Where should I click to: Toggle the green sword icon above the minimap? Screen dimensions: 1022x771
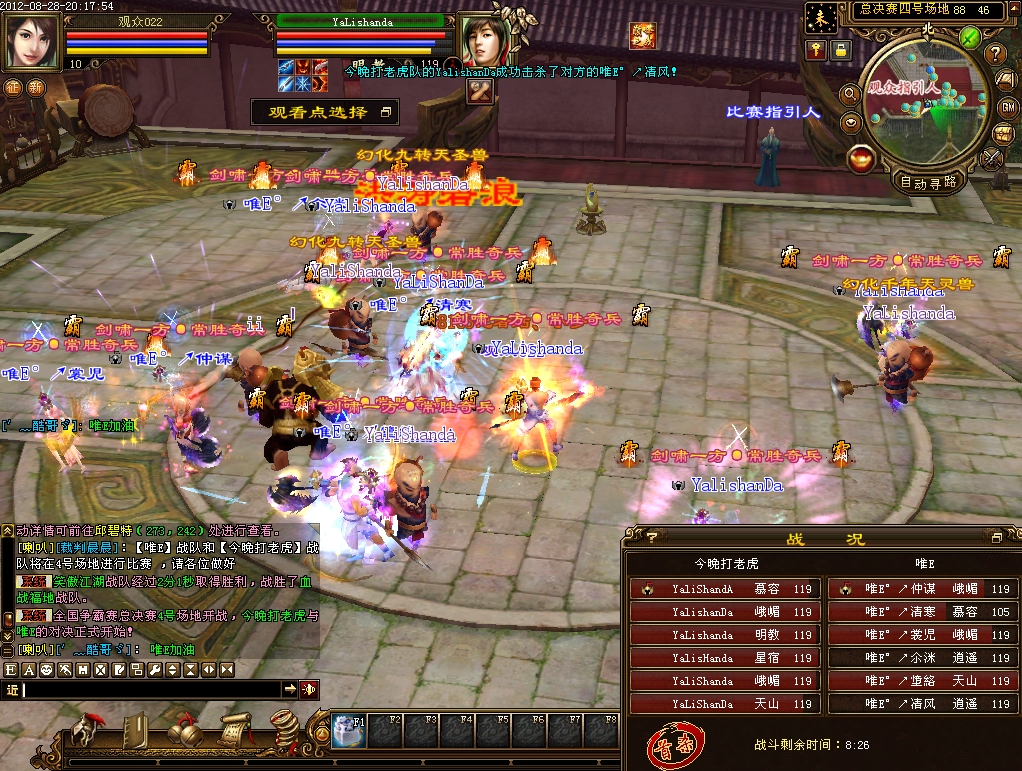[968, 37]
